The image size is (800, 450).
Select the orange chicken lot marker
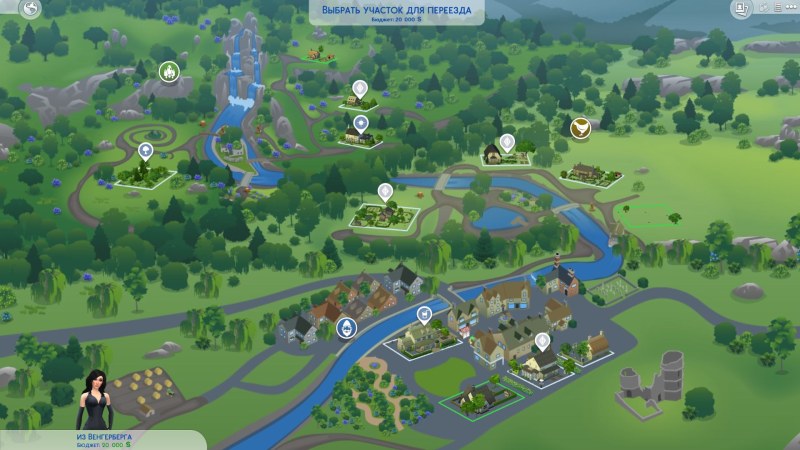[579, 127]
